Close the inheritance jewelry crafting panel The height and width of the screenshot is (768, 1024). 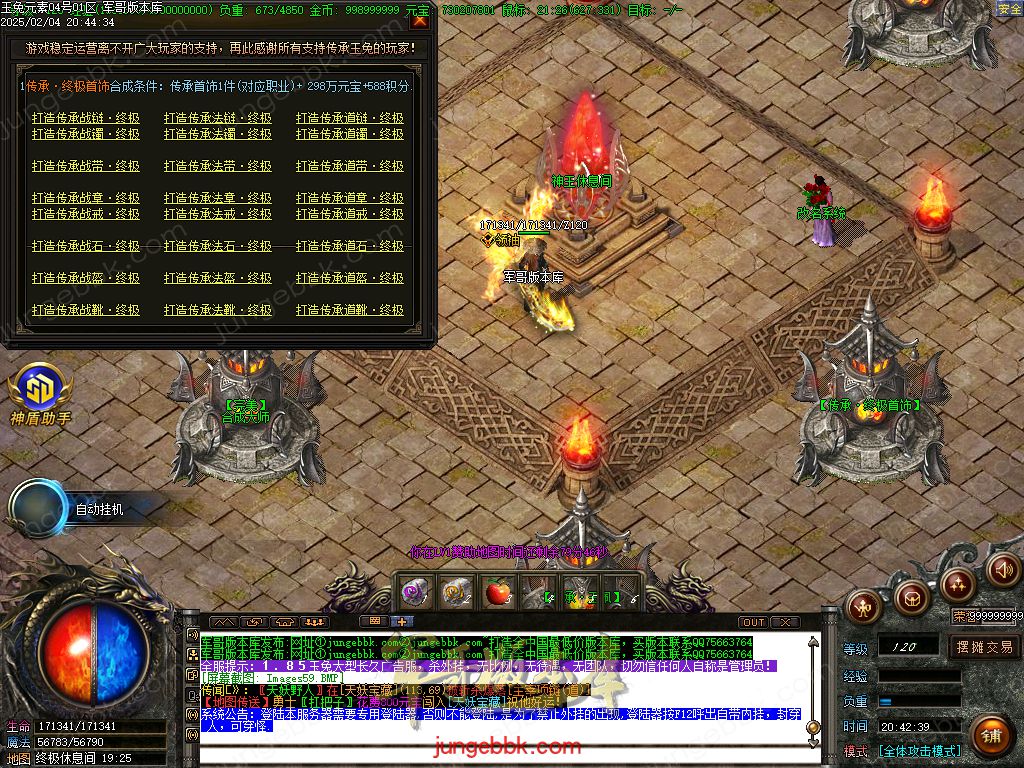coord(420,21)
